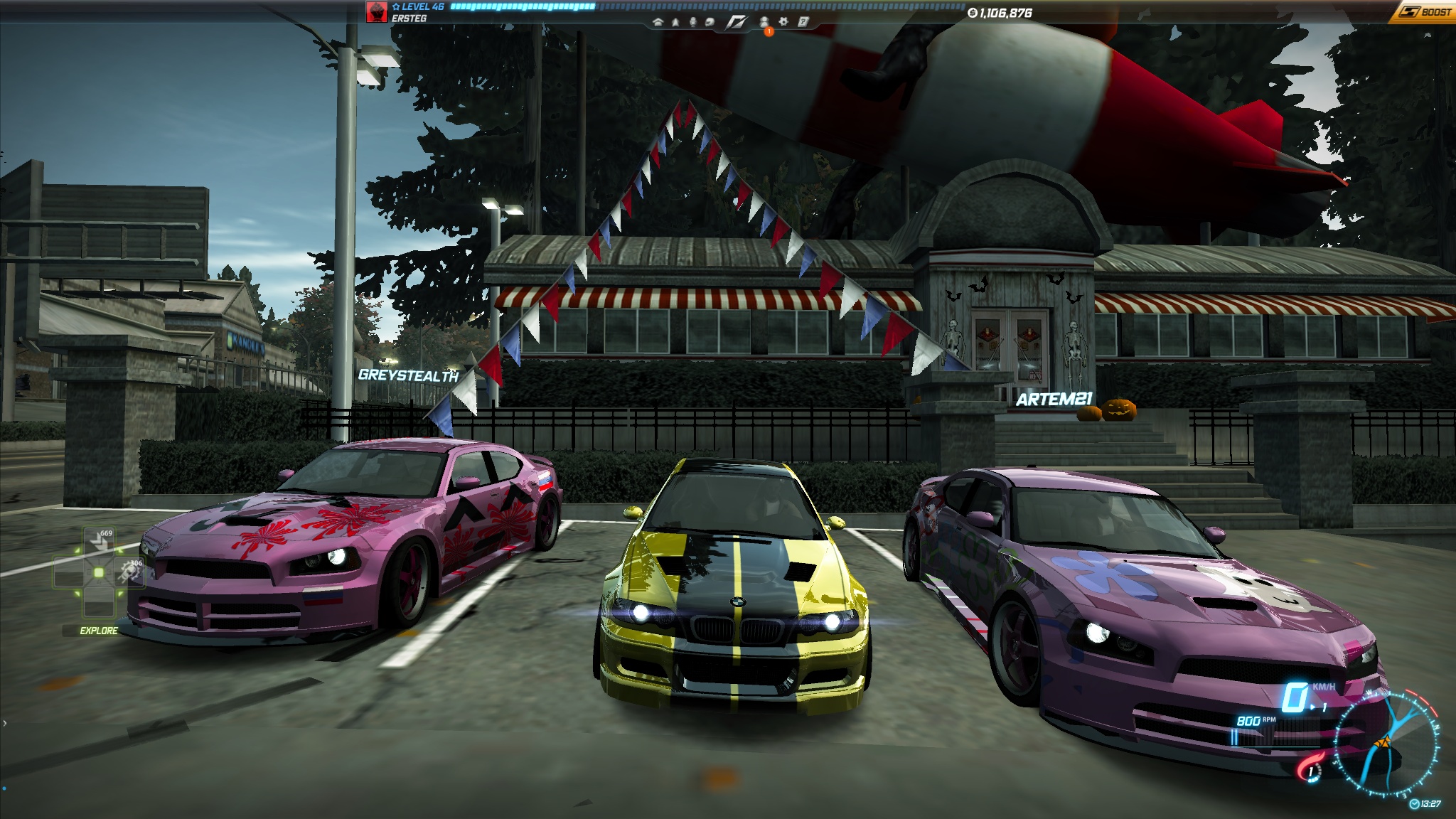Click the cash balance 1,106,876
Viewport: 1456px width, 819px height.
click(1000, 13)
